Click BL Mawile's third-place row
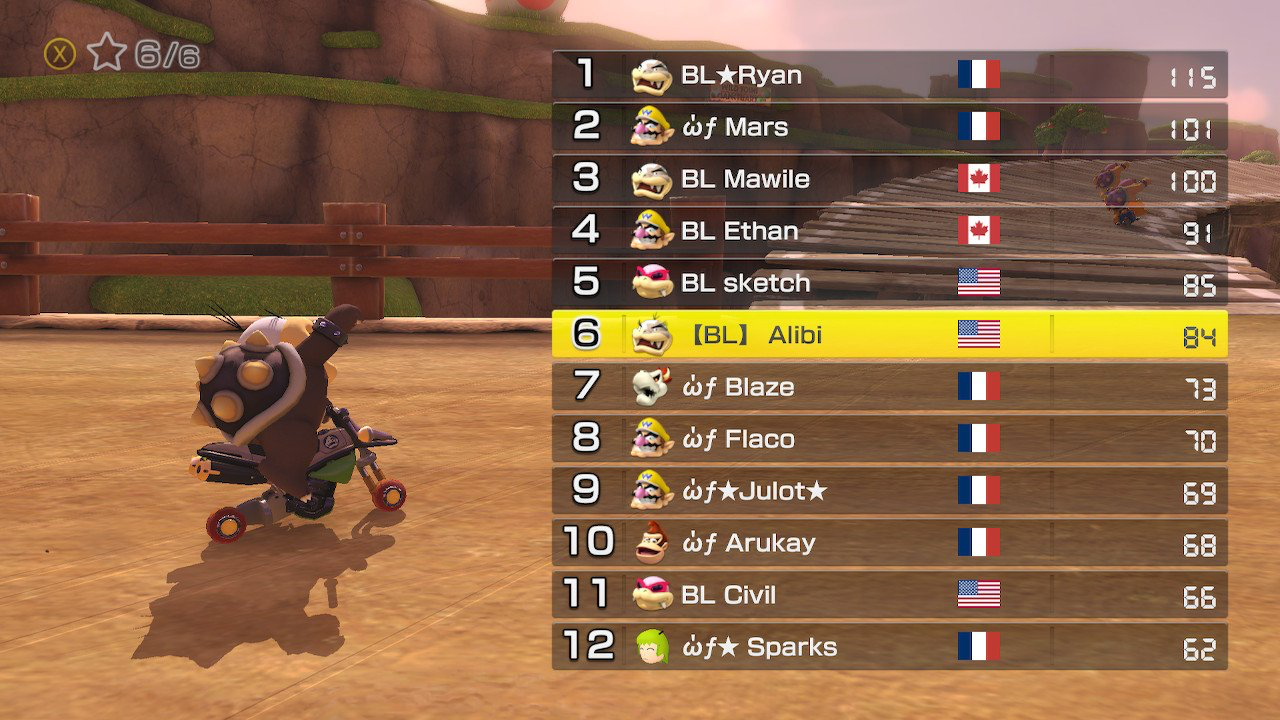 click(x=889, y=179)
